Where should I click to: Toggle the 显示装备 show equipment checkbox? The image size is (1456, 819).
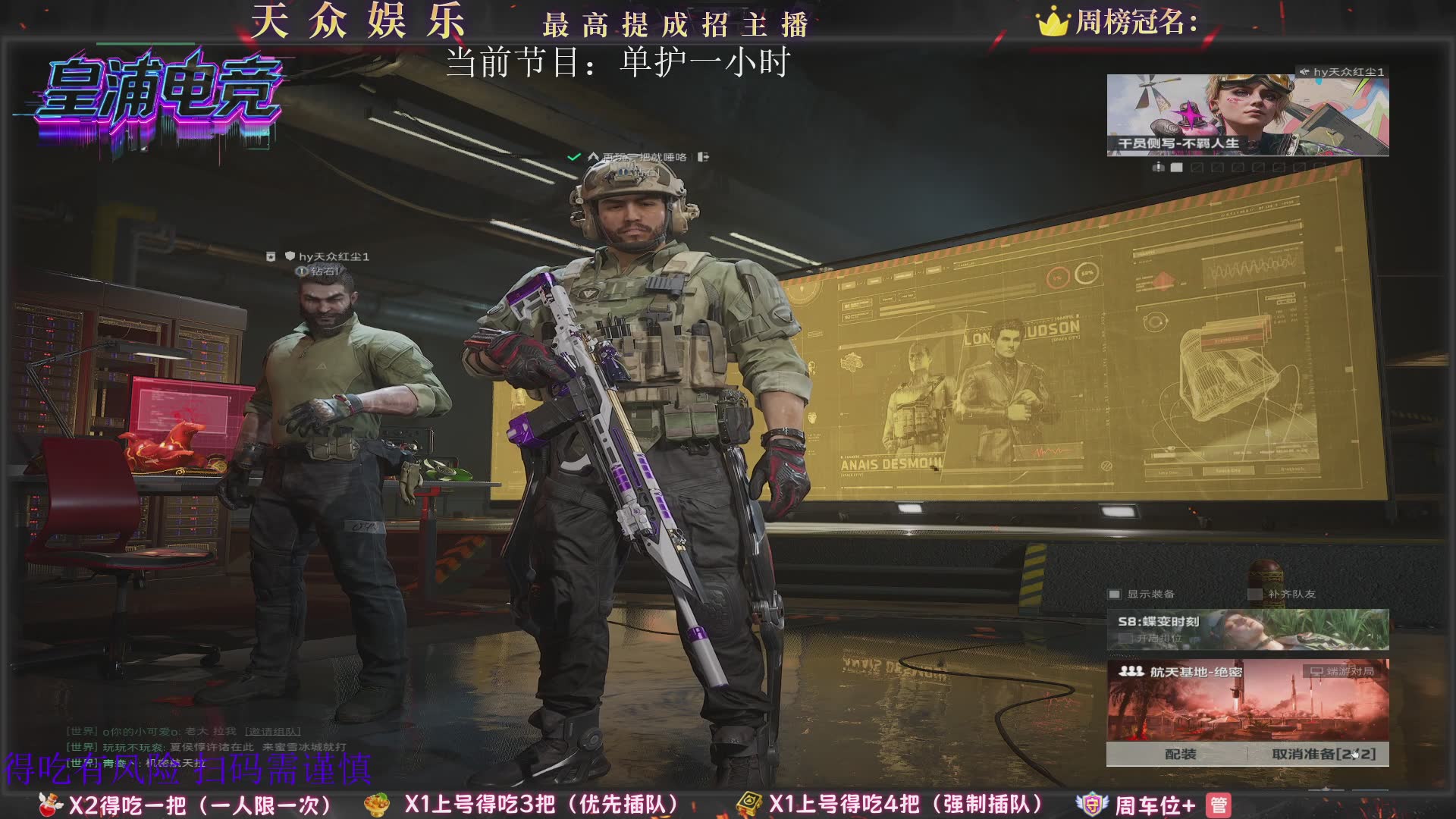click(x=1115, y=595)
